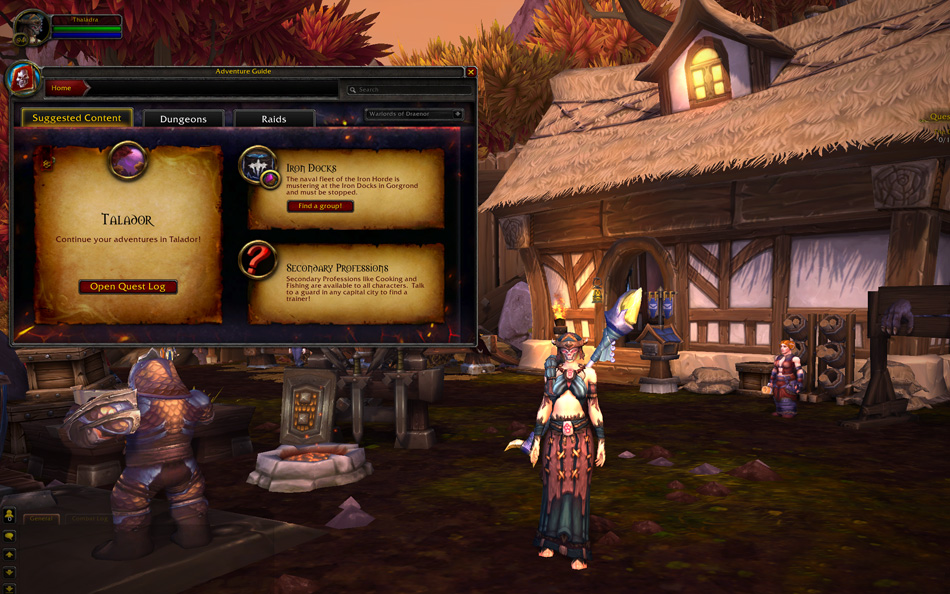Click the Home breadcrumb button
Screen dimensions: 950x594
pyautogui.click(x=62, y=88)
